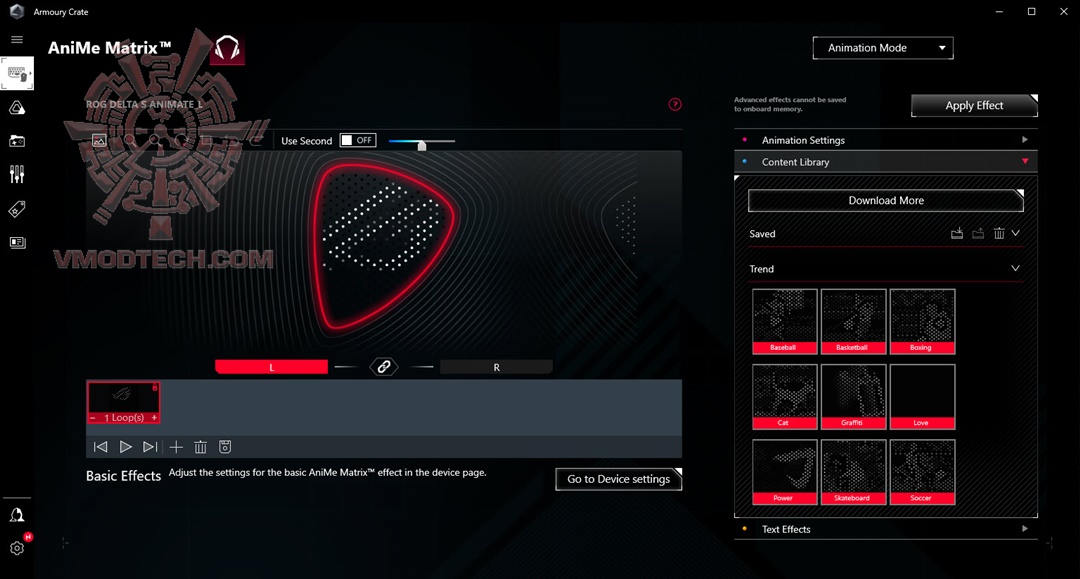Pick the Boxing animation thumbnail
1080x579 pixels.
(x=922, y=321)
